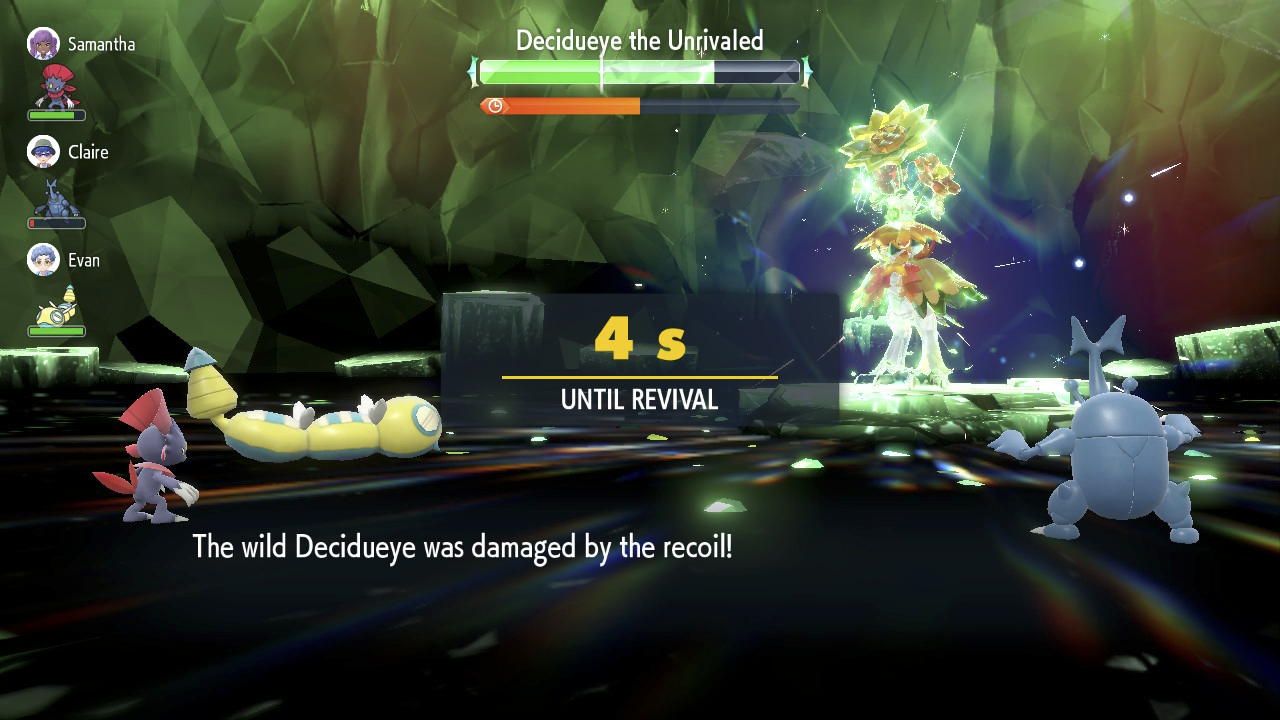1280x720 pixels.
Task: Open the UNTIL REVIVAL label
Action: click(640, 397)
